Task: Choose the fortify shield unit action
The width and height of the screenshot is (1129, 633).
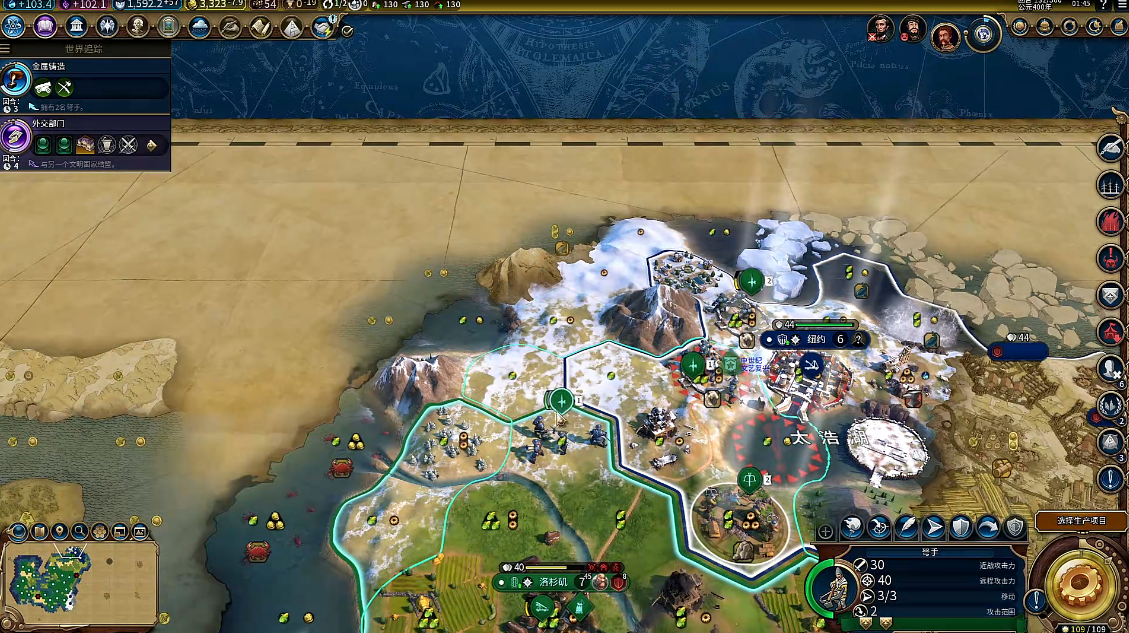Action: click(960, 526)
